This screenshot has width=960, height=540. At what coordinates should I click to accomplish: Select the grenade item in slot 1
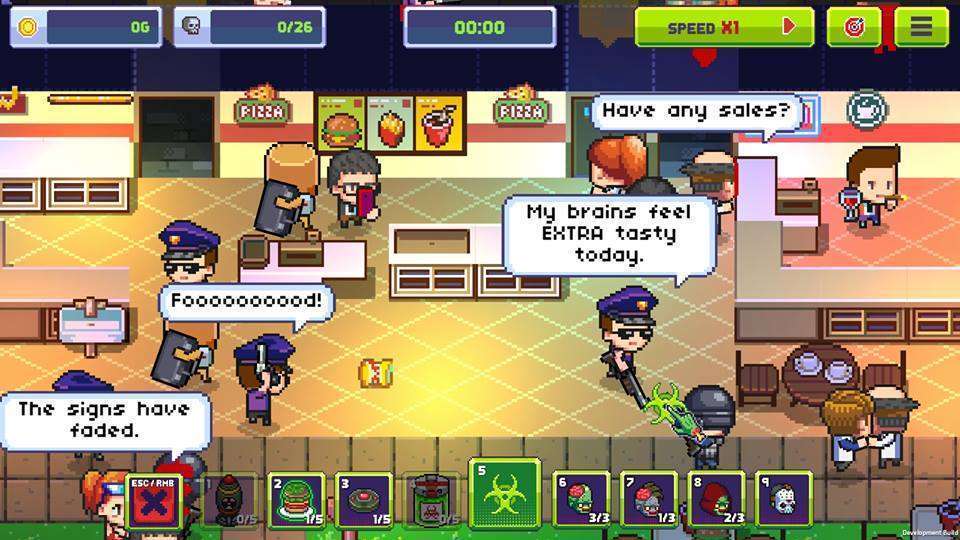229,498
